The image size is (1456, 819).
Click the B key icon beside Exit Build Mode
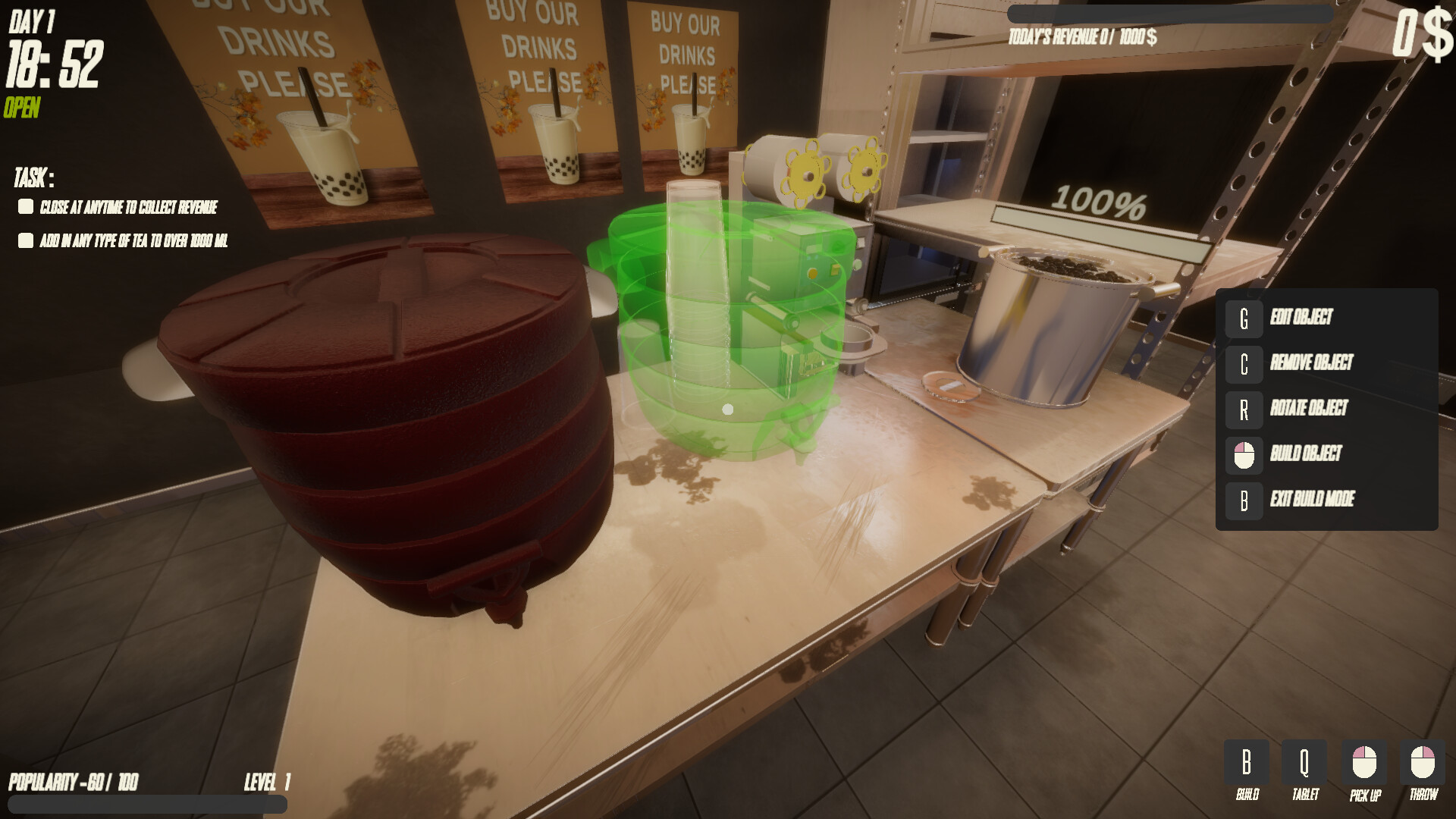click(1244, 500)
